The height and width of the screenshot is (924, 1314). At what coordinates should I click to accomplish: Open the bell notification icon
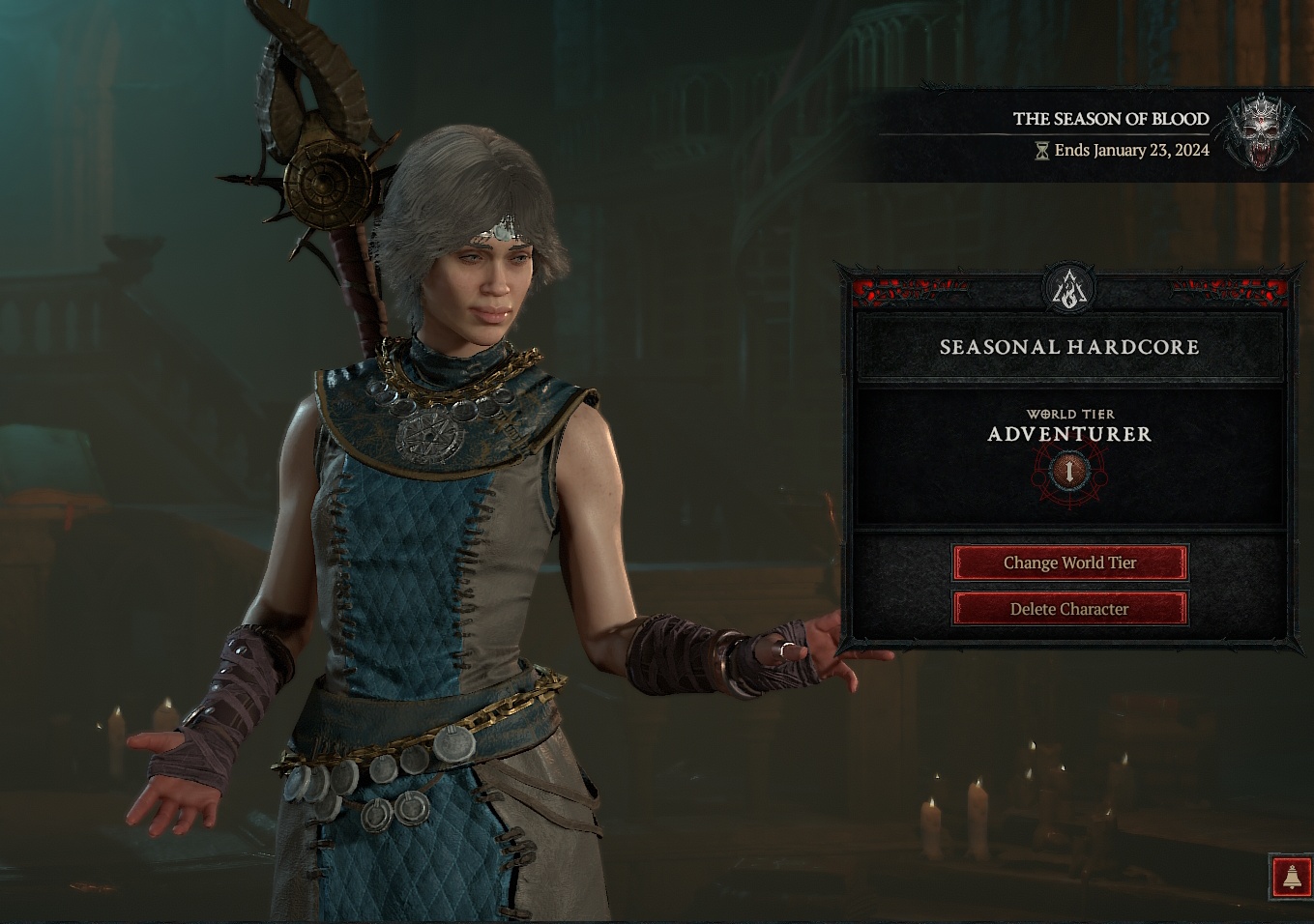(x=1291, y=877)
